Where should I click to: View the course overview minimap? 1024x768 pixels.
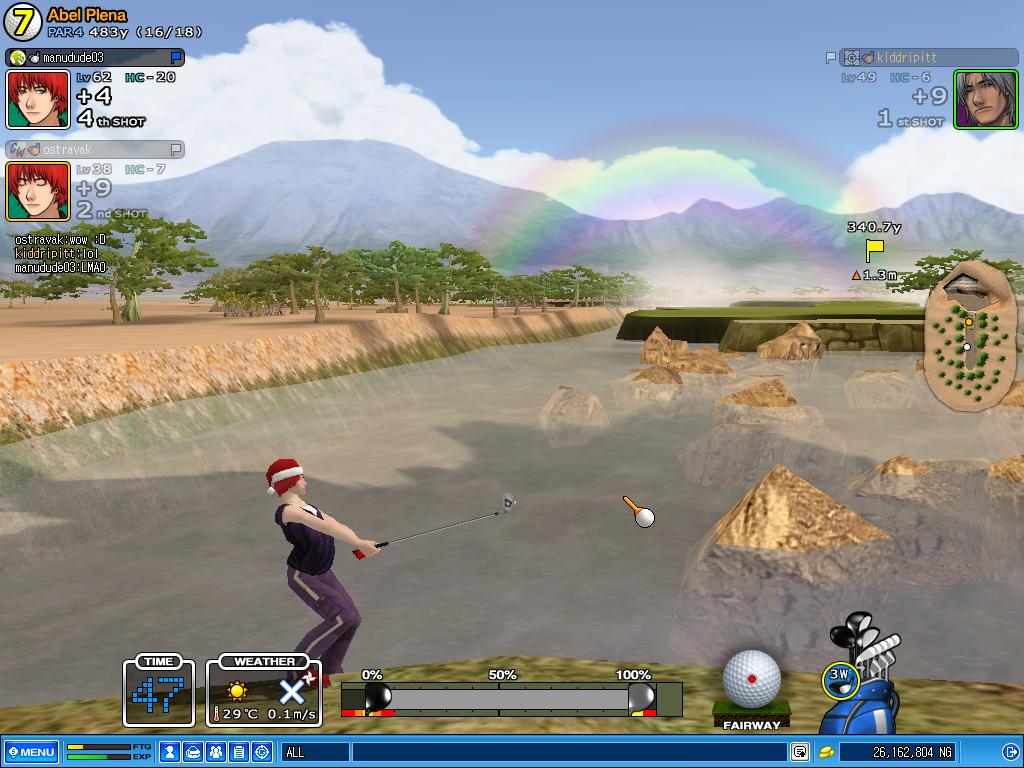click(965, 334)
